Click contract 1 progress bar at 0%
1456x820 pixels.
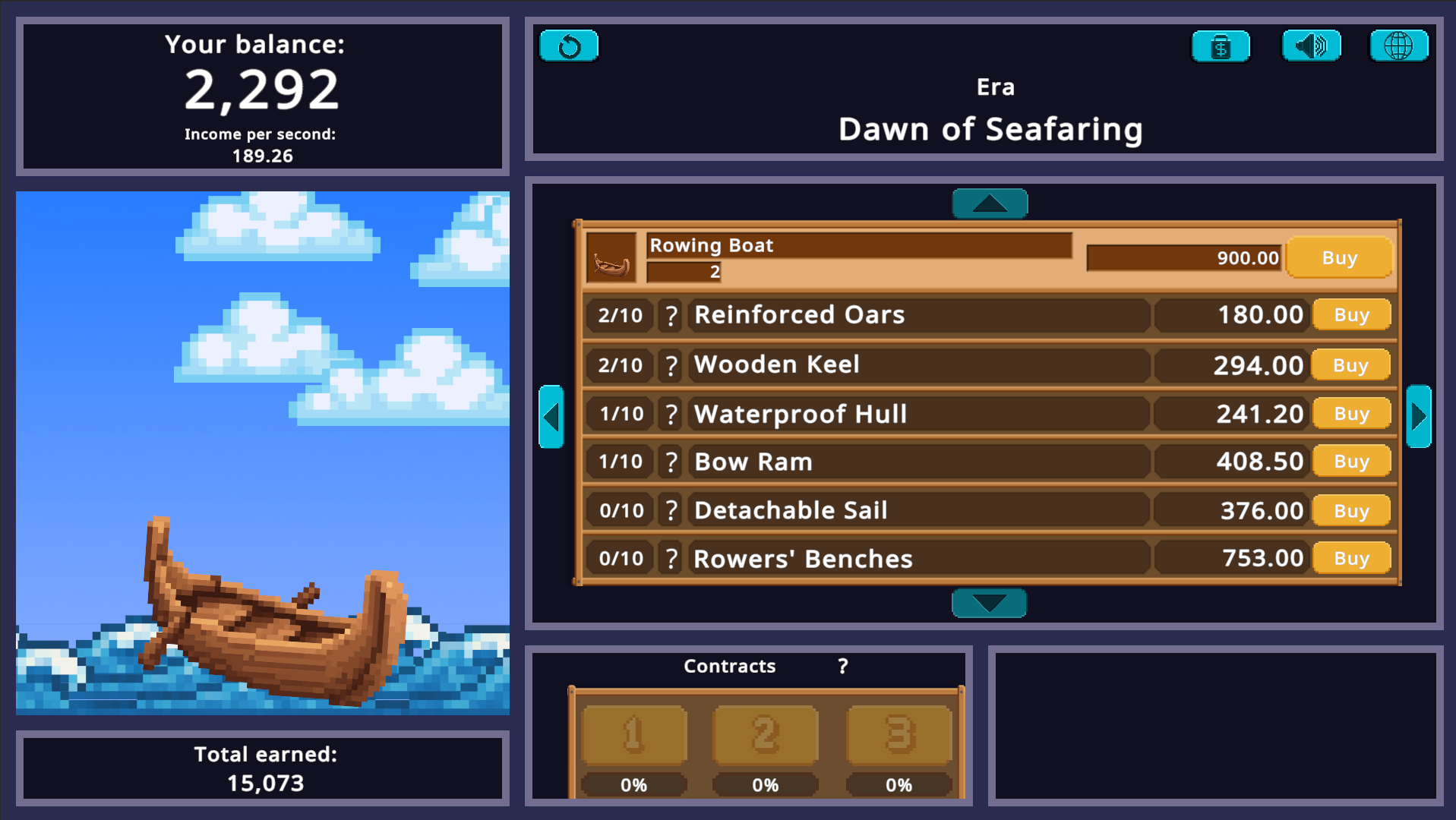(633, 785)
